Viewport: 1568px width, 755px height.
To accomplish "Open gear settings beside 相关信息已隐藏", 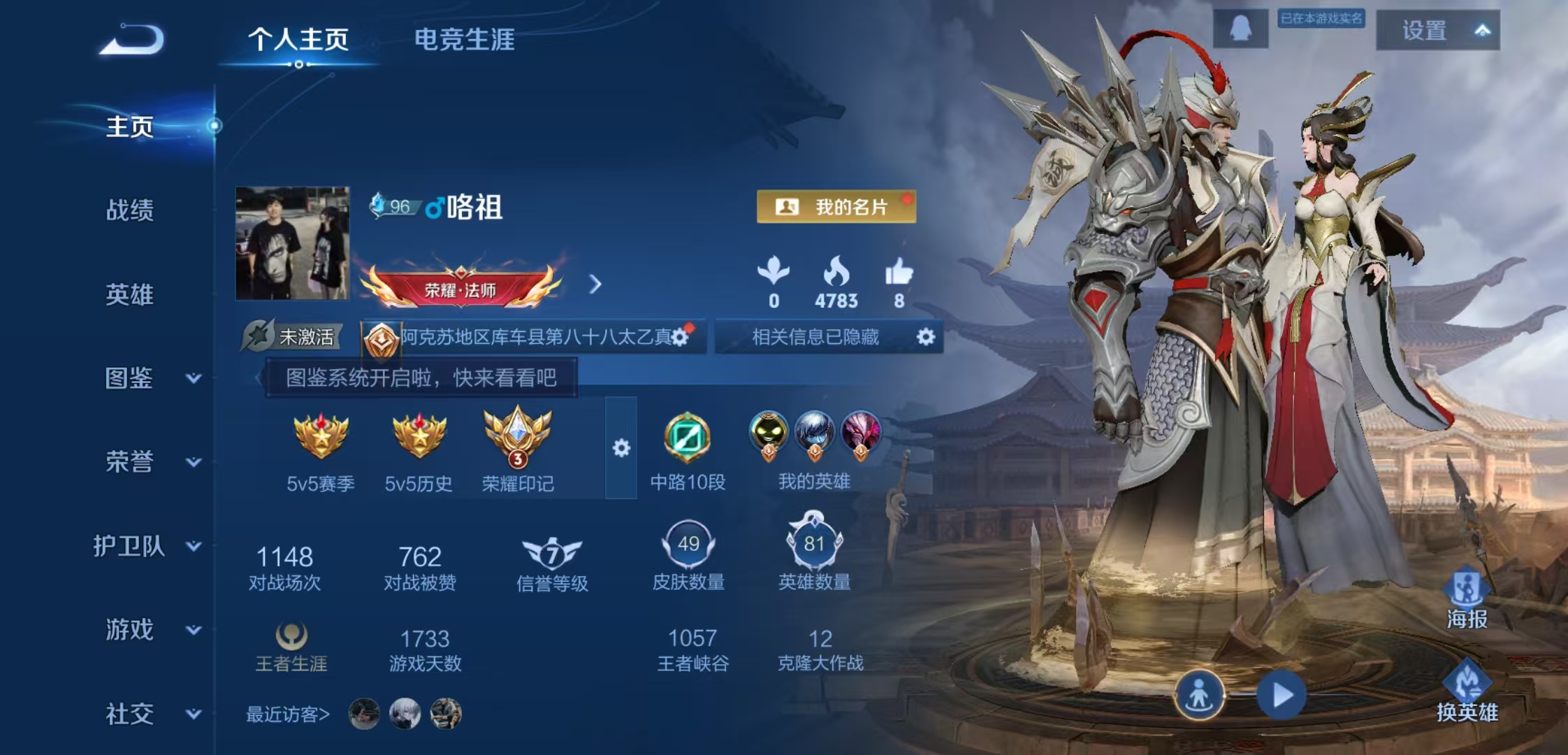I will (x=925, y=337).
